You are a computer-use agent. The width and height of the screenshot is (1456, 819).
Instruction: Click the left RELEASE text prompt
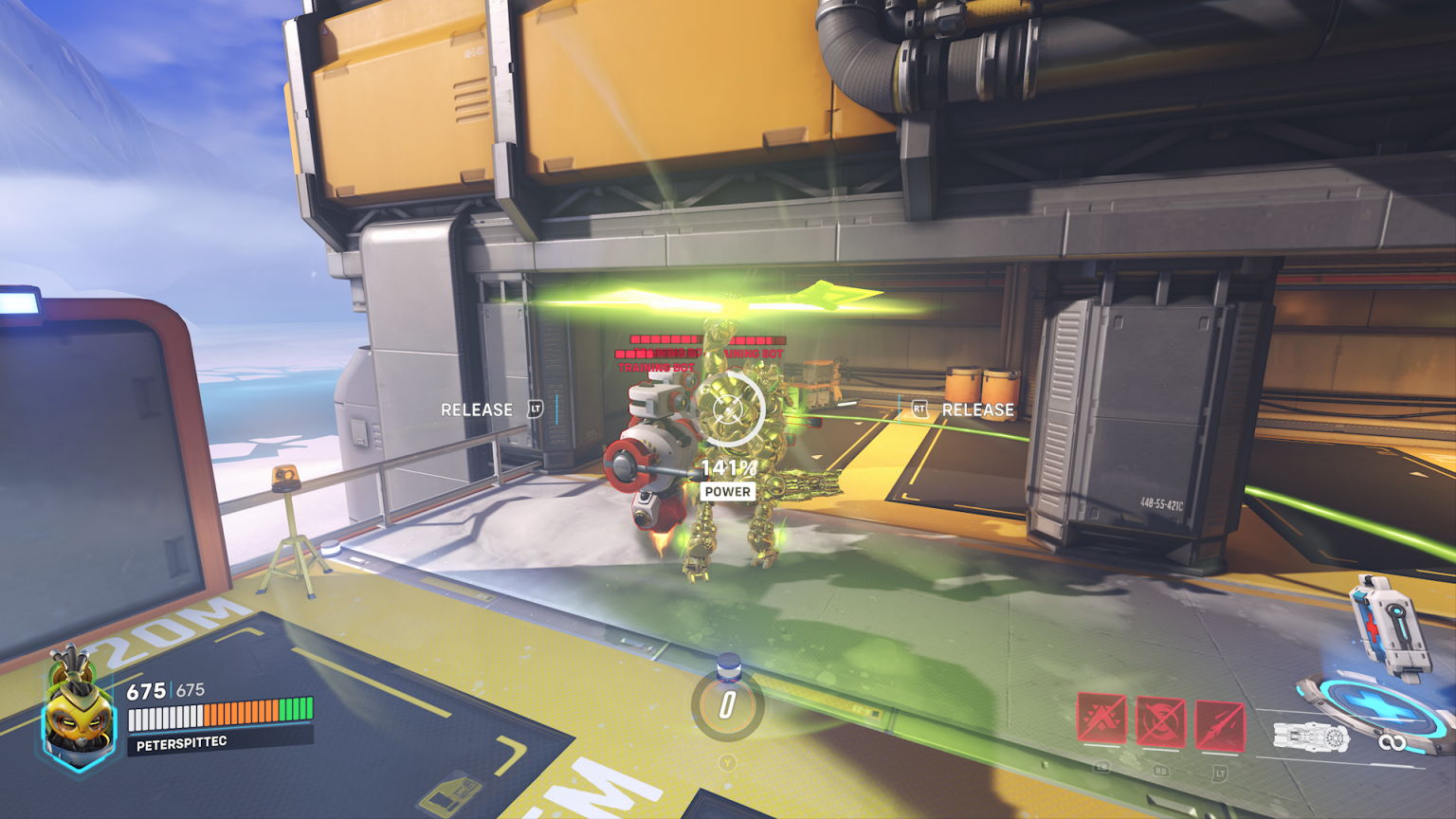coord(478,409)
